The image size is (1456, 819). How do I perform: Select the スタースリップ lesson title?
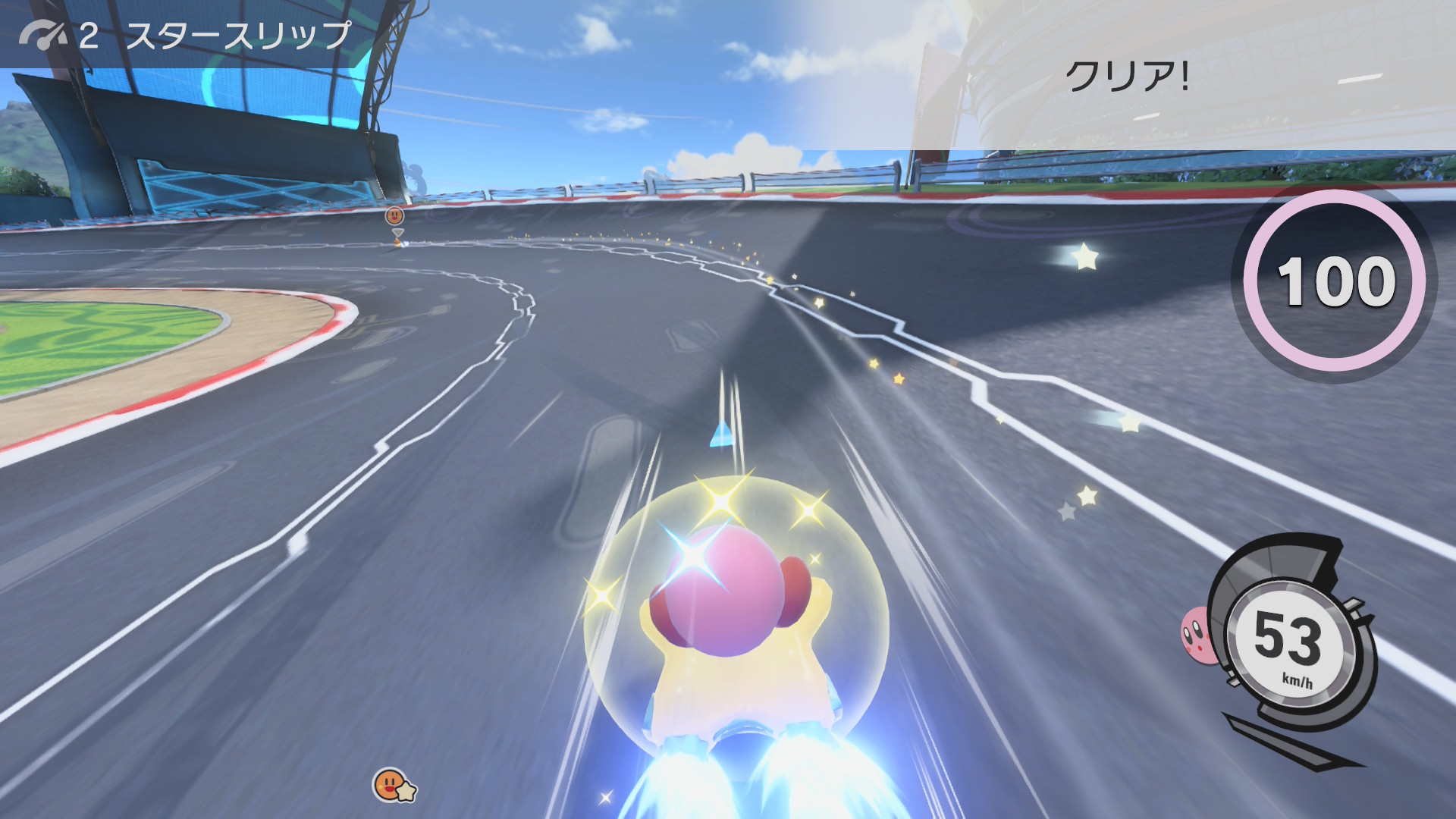[238, 36]
